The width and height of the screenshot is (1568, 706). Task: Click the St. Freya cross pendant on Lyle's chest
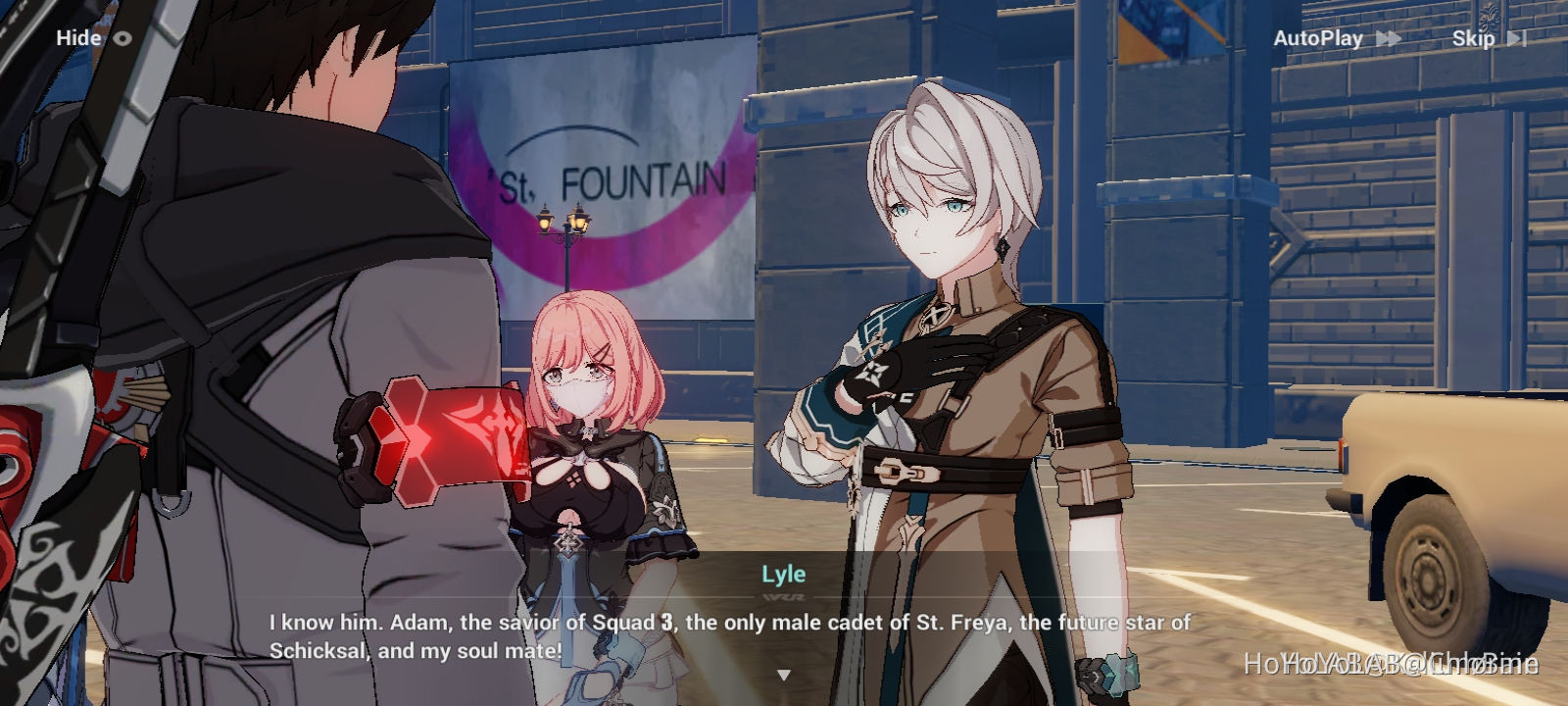coord(938,314)
